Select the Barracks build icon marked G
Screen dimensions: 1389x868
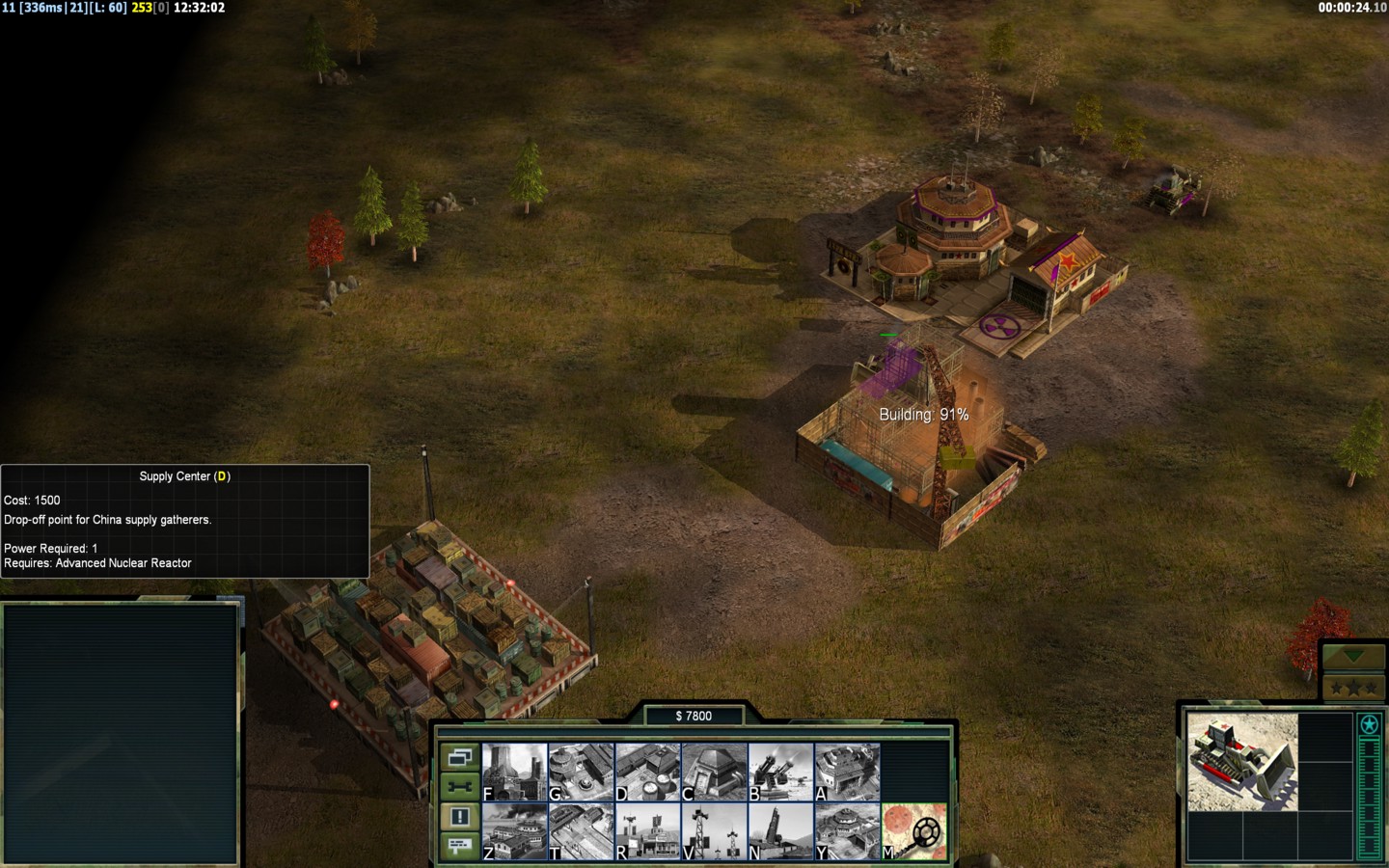pyautogui.click(x=582, y=772)
